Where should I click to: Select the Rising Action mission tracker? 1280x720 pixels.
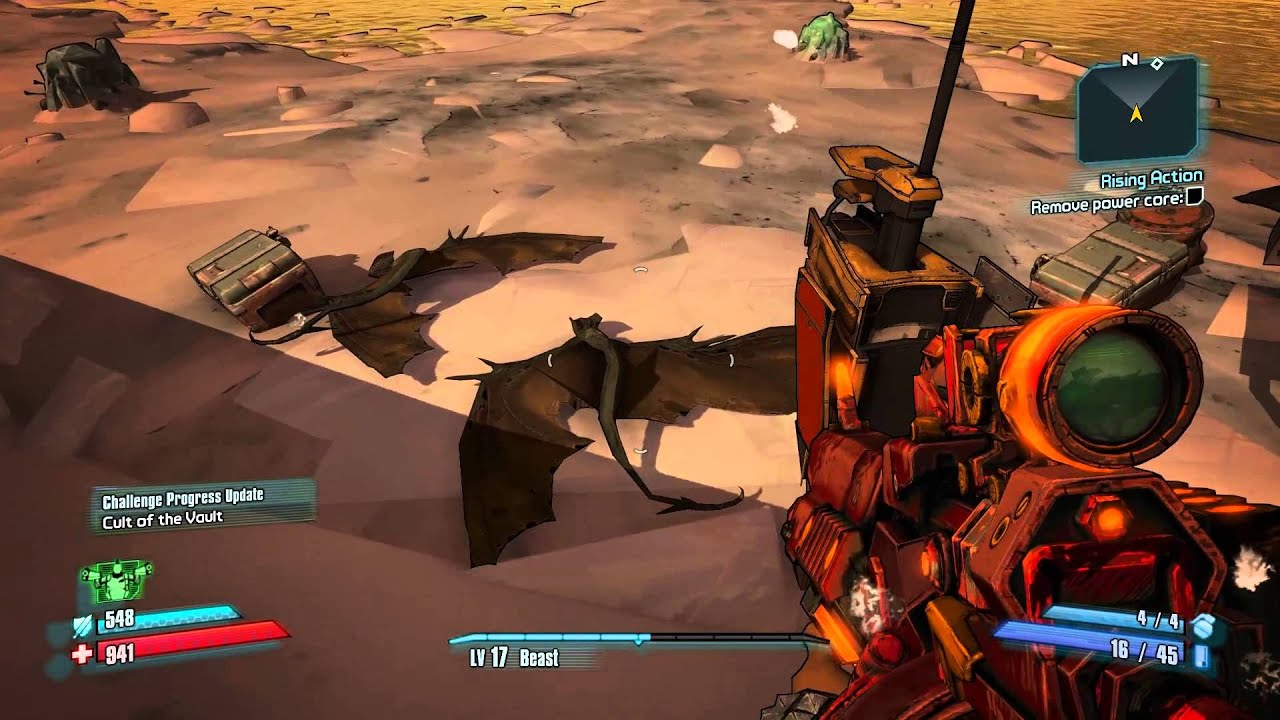[1151, 180]
